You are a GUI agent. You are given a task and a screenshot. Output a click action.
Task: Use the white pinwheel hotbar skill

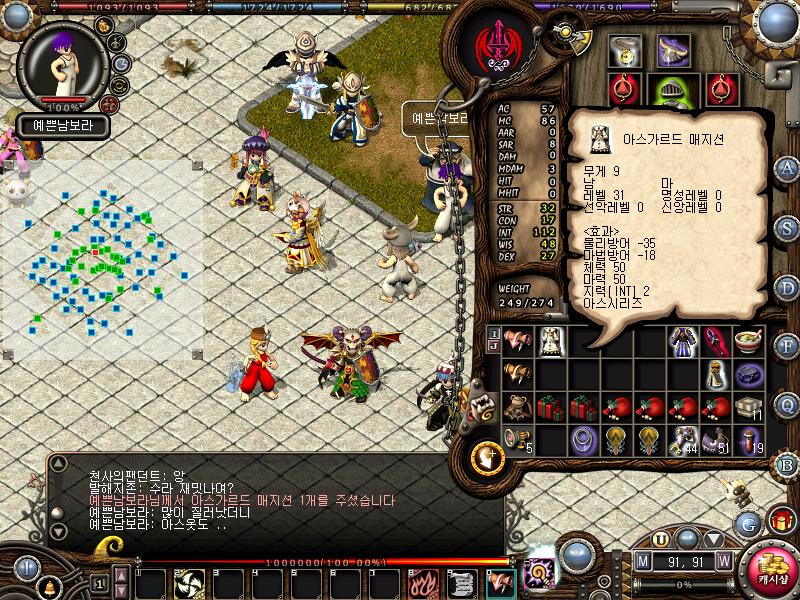pyautogui.click(x=190, y=582)
